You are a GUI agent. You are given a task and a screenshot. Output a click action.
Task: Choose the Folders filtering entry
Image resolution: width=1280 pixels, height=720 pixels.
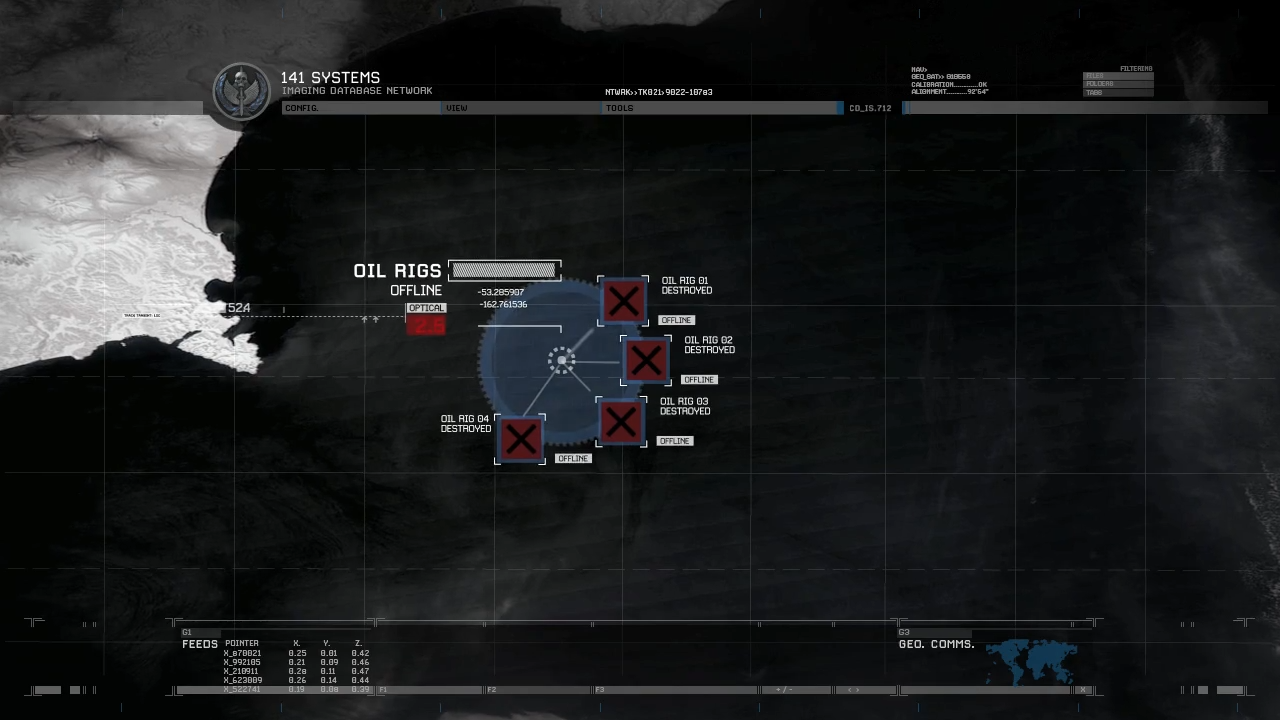1118,84
